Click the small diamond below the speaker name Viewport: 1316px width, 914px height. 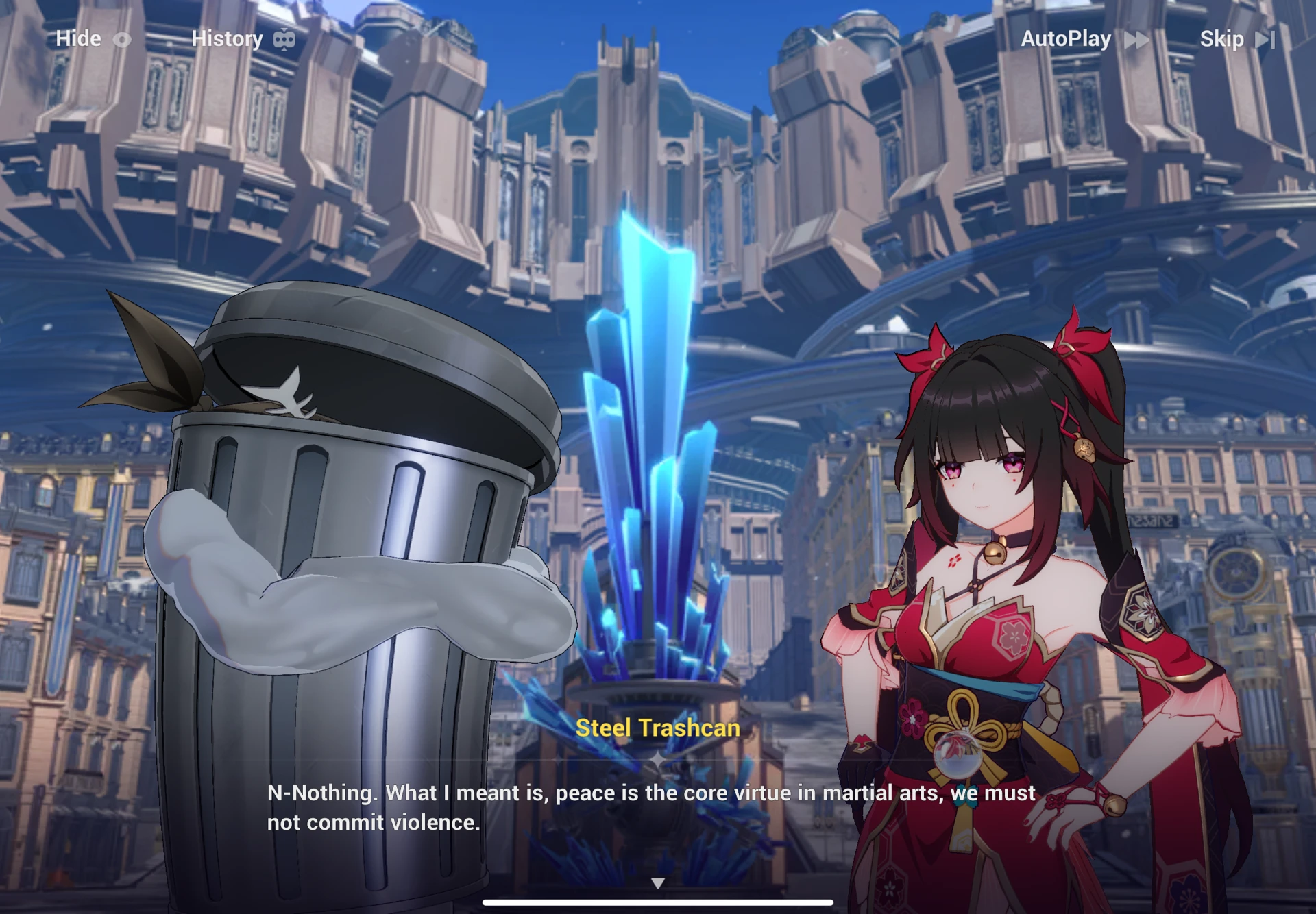click(659, 759)
